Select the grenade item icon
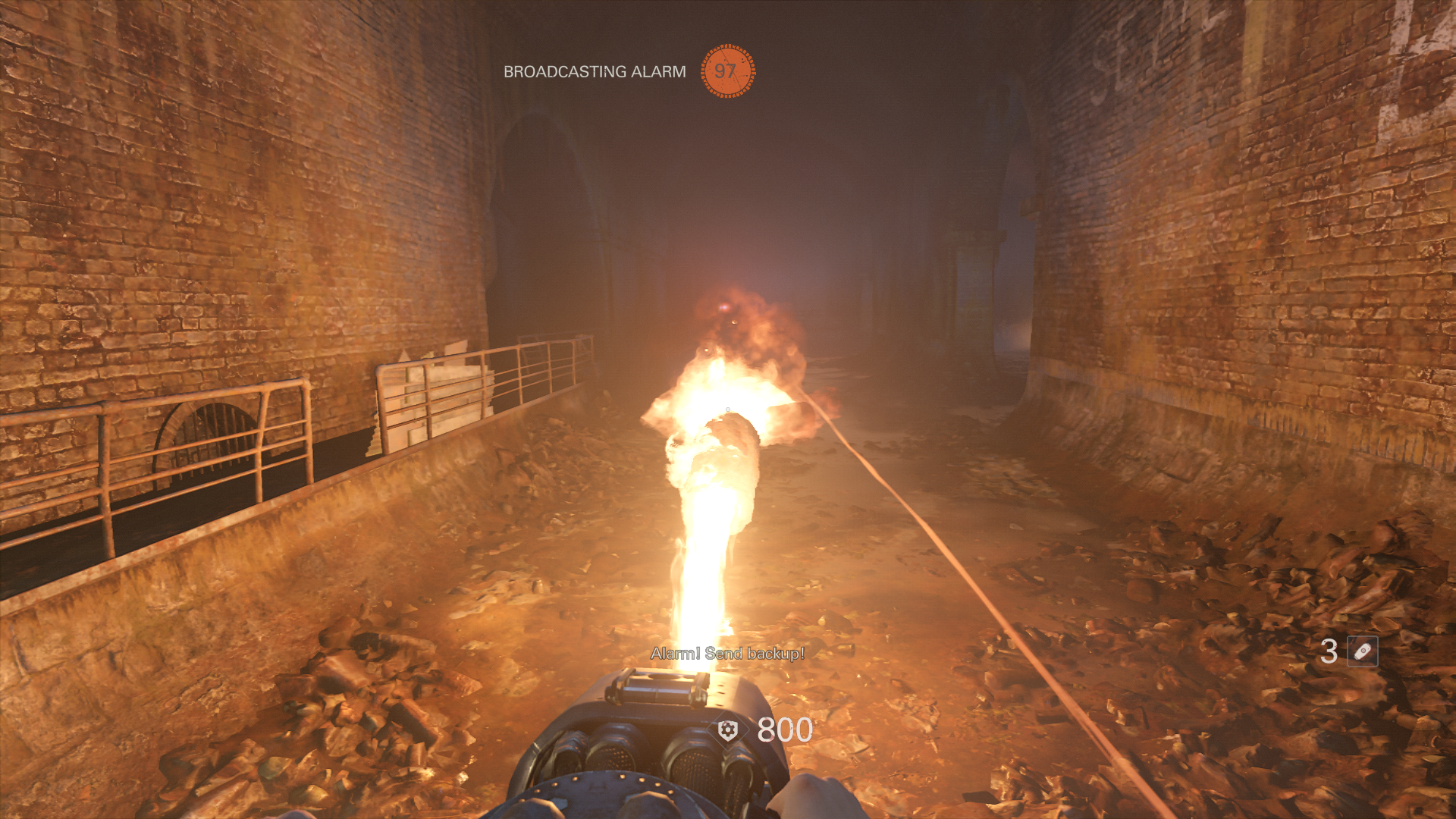Screen dimensions: 1456x819 [1362, 651]
